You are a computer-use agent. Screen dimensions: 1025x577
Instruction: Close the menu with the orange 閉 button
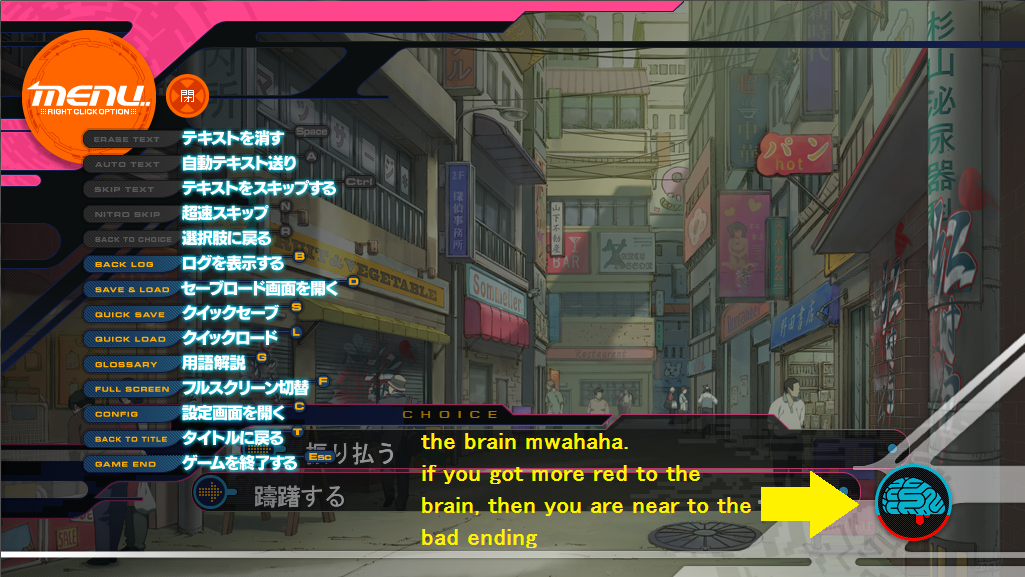click(x=187, y=96)
